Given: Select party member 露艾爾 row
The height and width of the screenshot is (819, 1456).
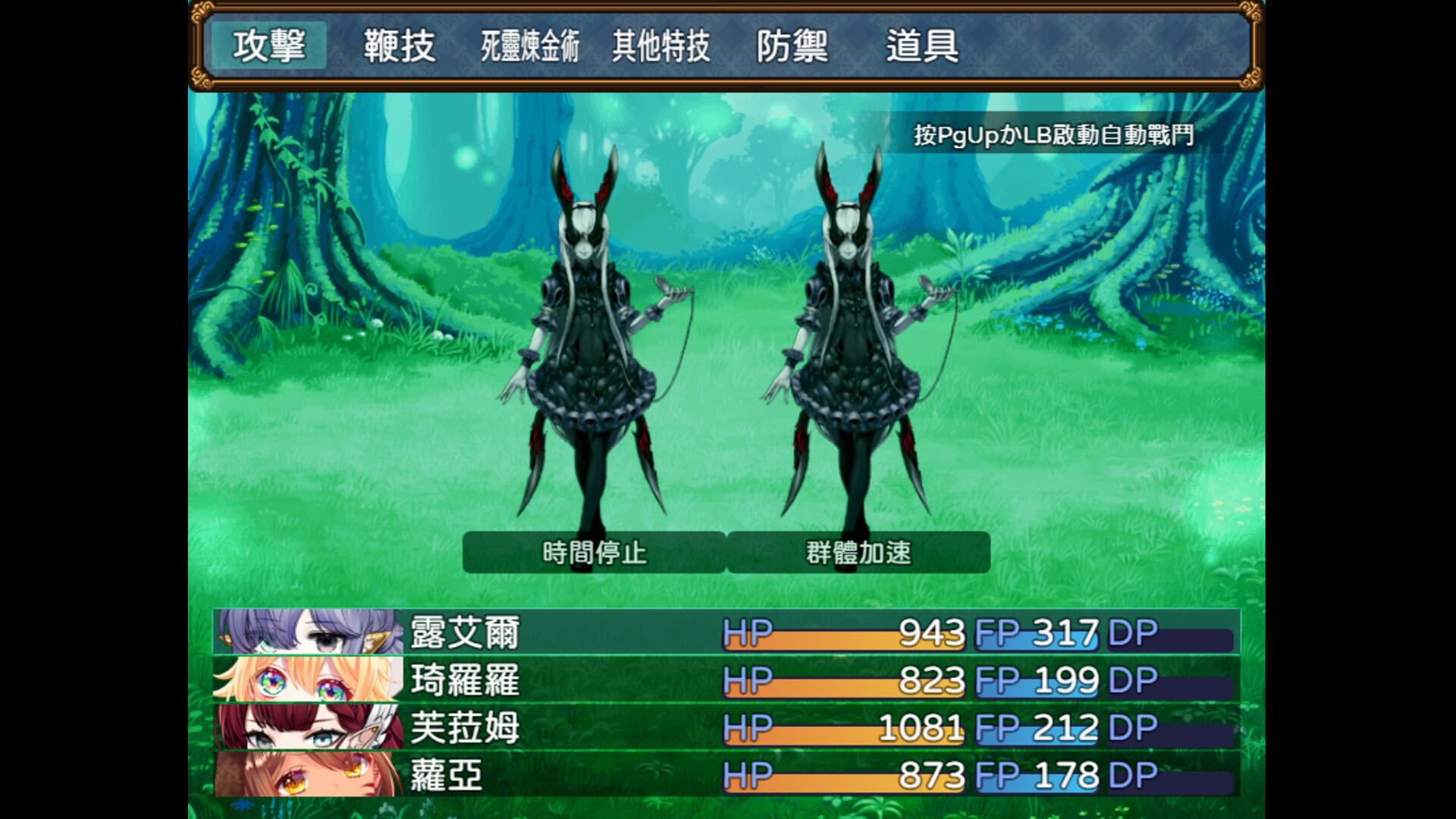Looking at the screenshot, I should (726, 632).
